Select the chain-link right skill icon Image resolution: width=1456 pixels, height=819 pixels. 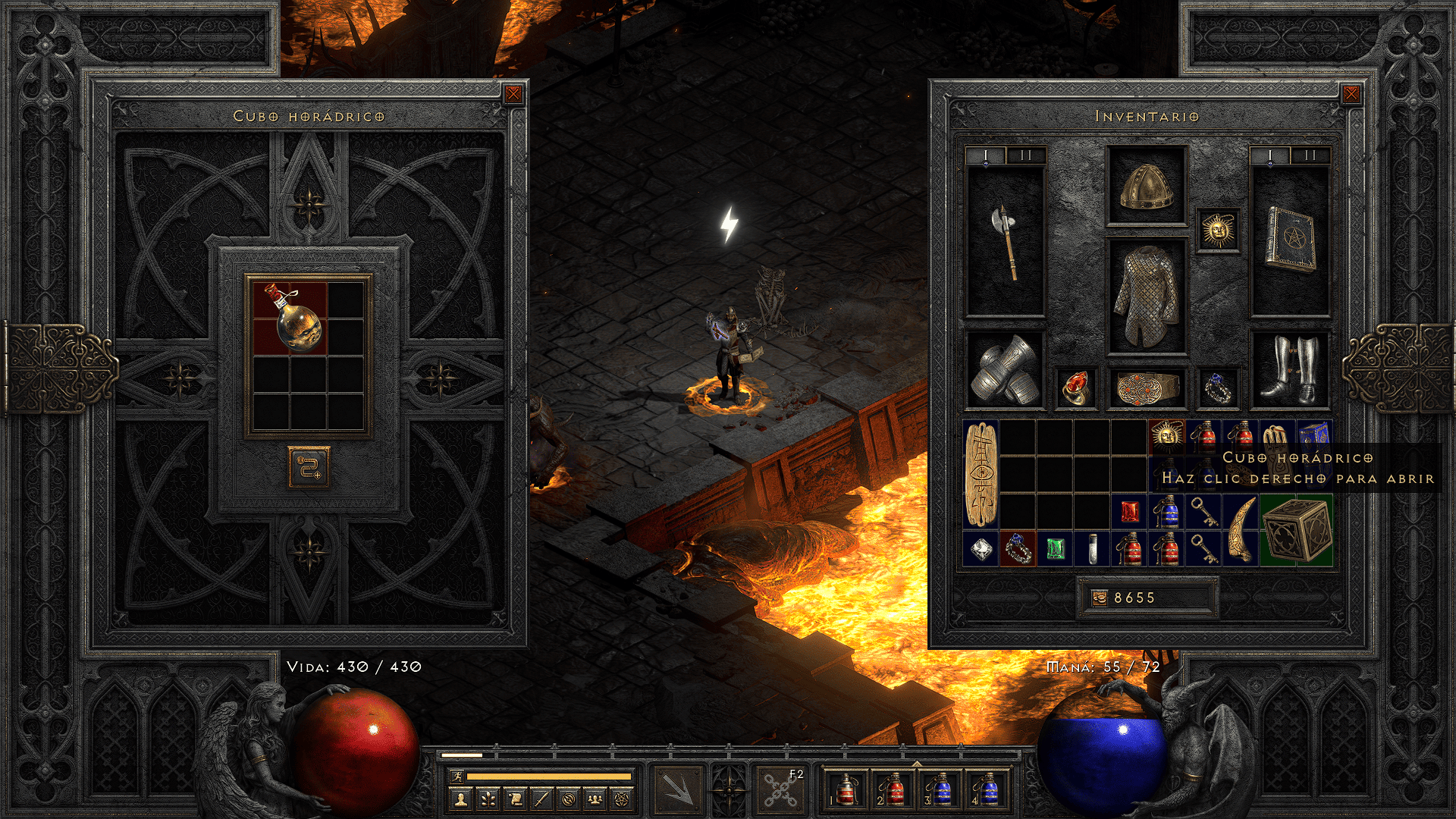click(780, 789)
